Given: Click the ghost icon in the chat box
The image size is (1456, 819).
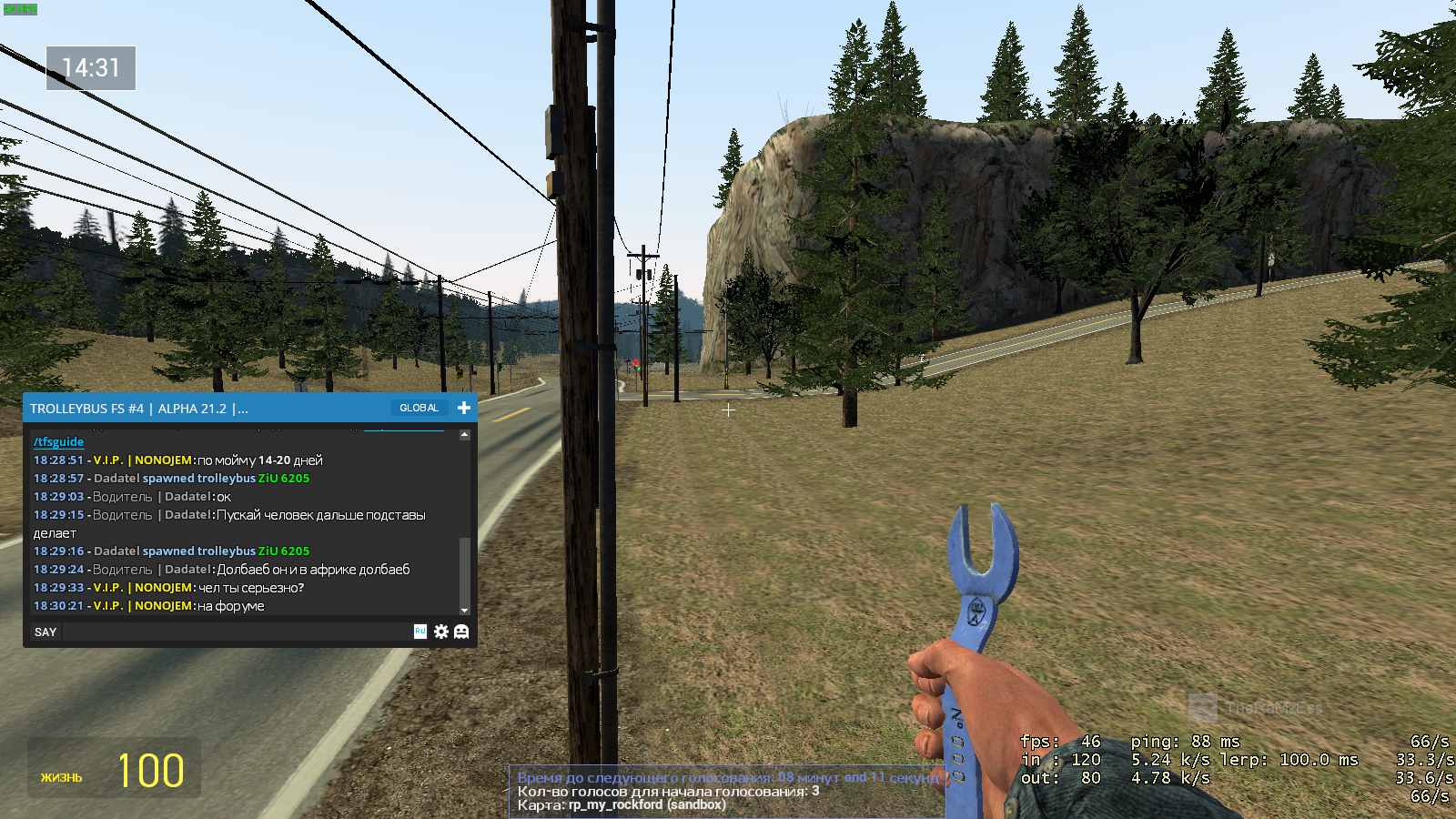Looking at the screenshot, I should tap(461, 632).
